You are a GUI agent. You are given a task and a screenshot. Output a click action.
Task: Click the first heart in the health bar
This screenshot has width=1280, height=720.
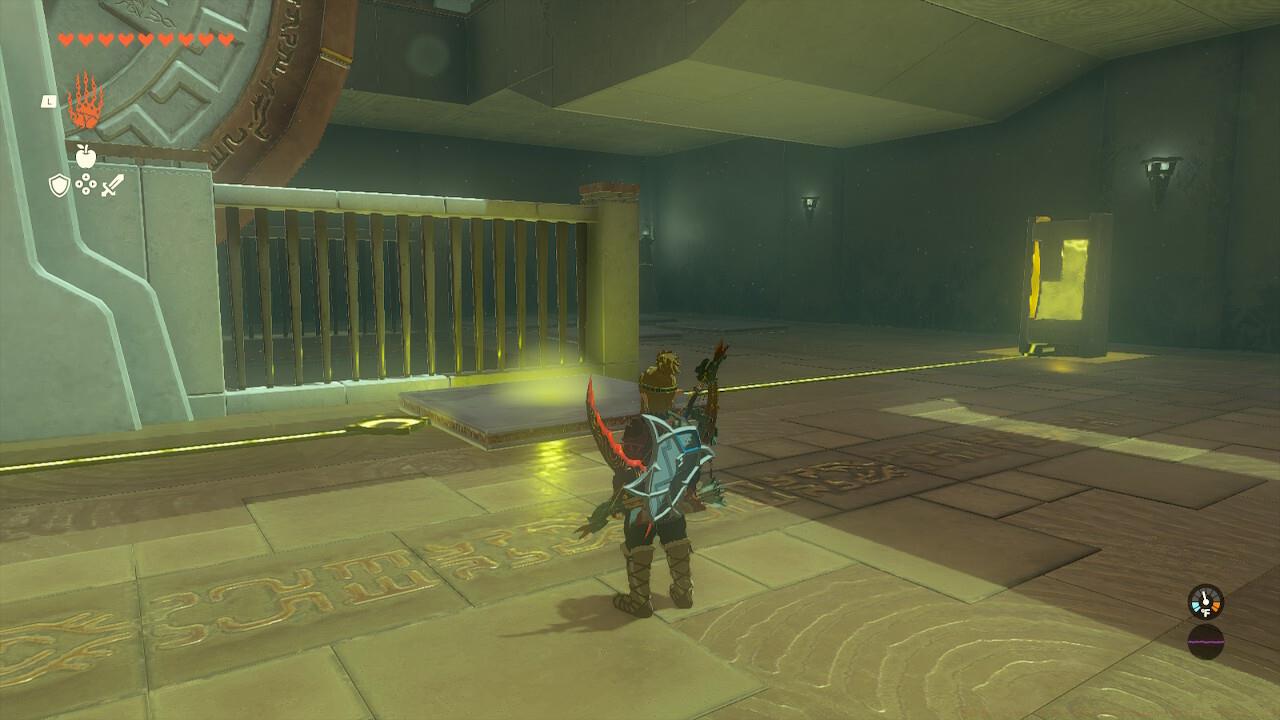[63, 39]
